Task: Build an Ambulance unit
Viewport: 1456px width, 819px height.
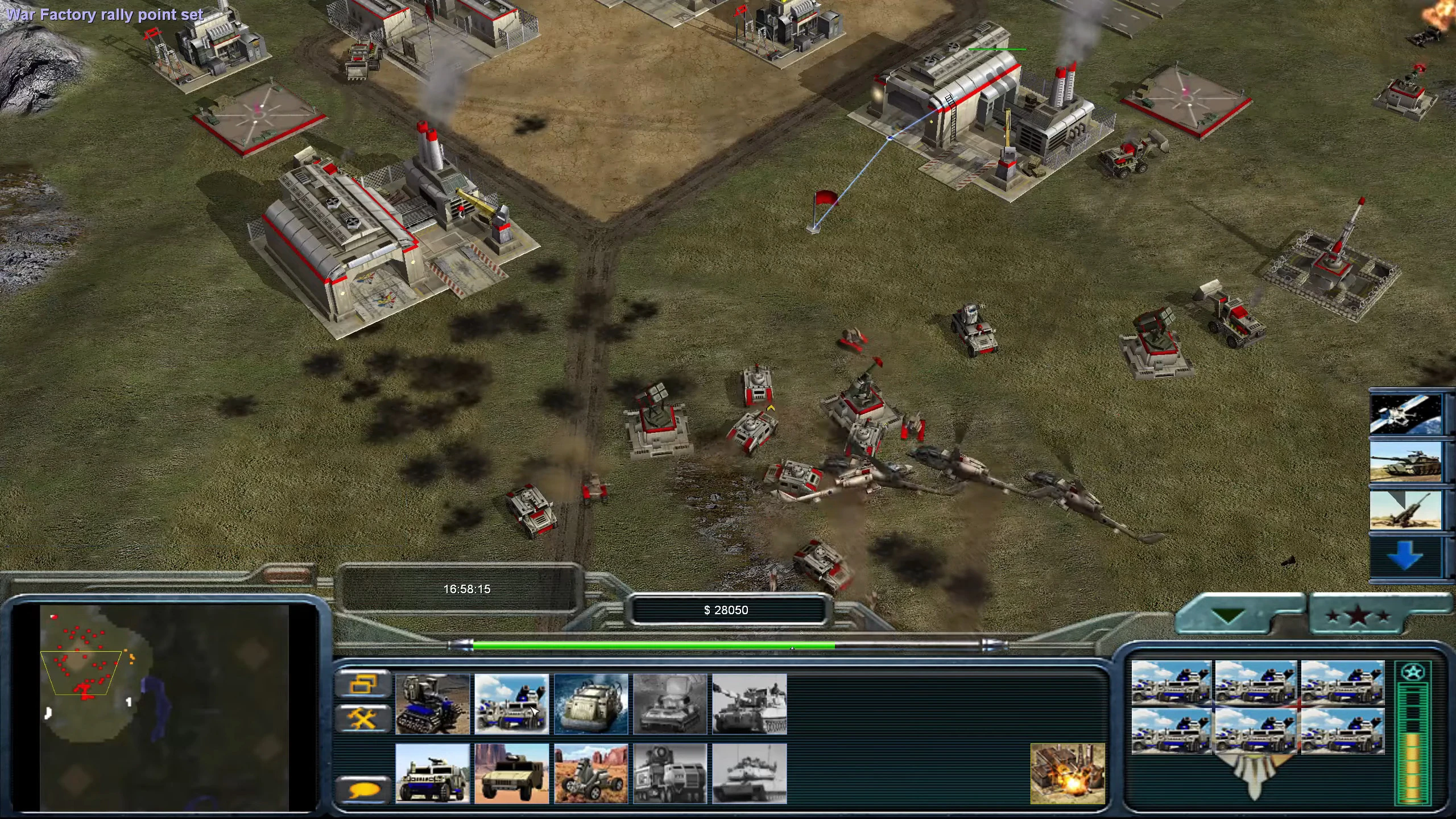Action: point(432,773)
